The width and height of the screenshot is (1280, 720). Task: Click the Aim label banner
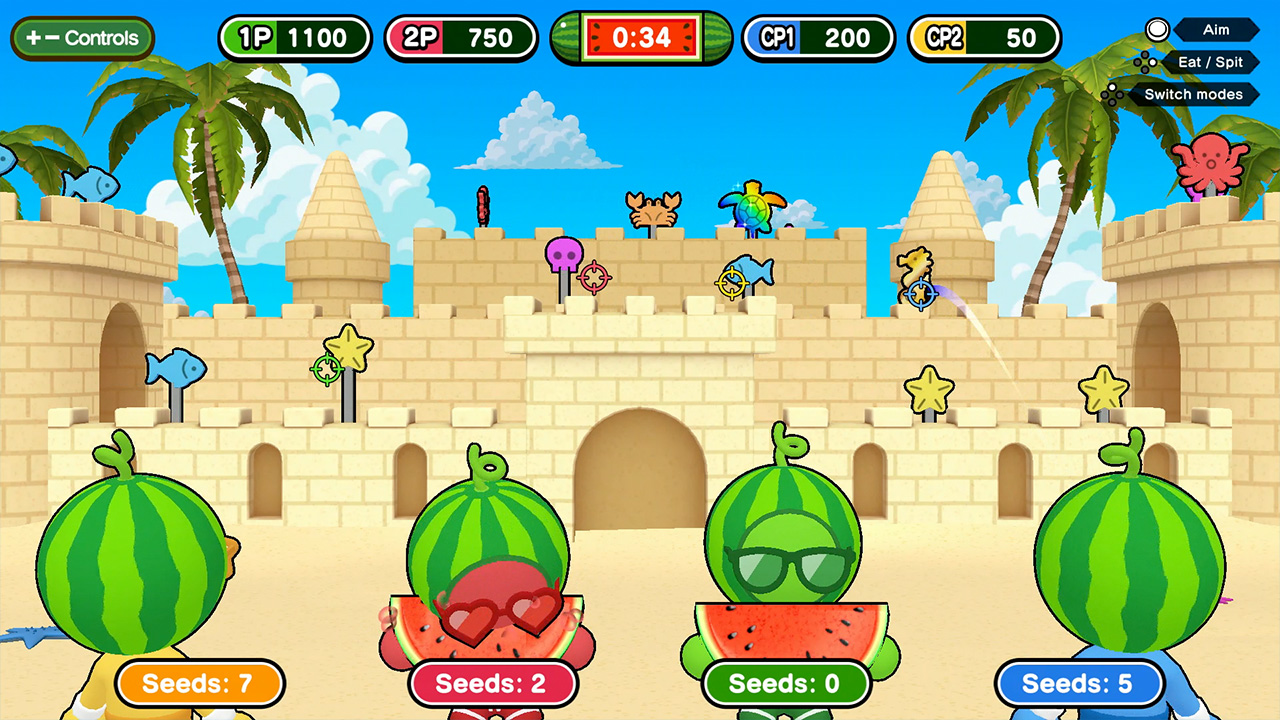pos(1216,30)
